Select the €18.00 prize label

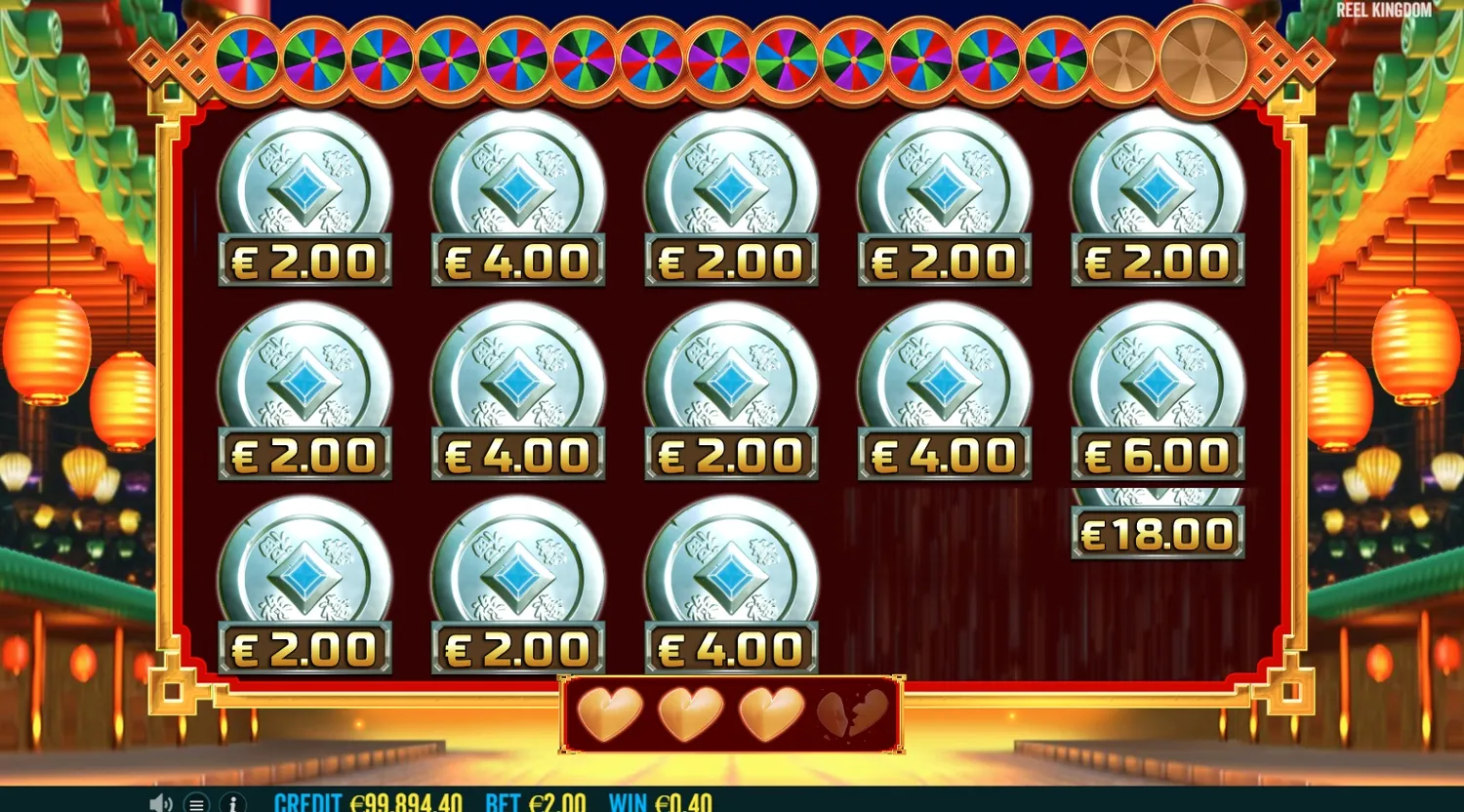click(1157, 533)
